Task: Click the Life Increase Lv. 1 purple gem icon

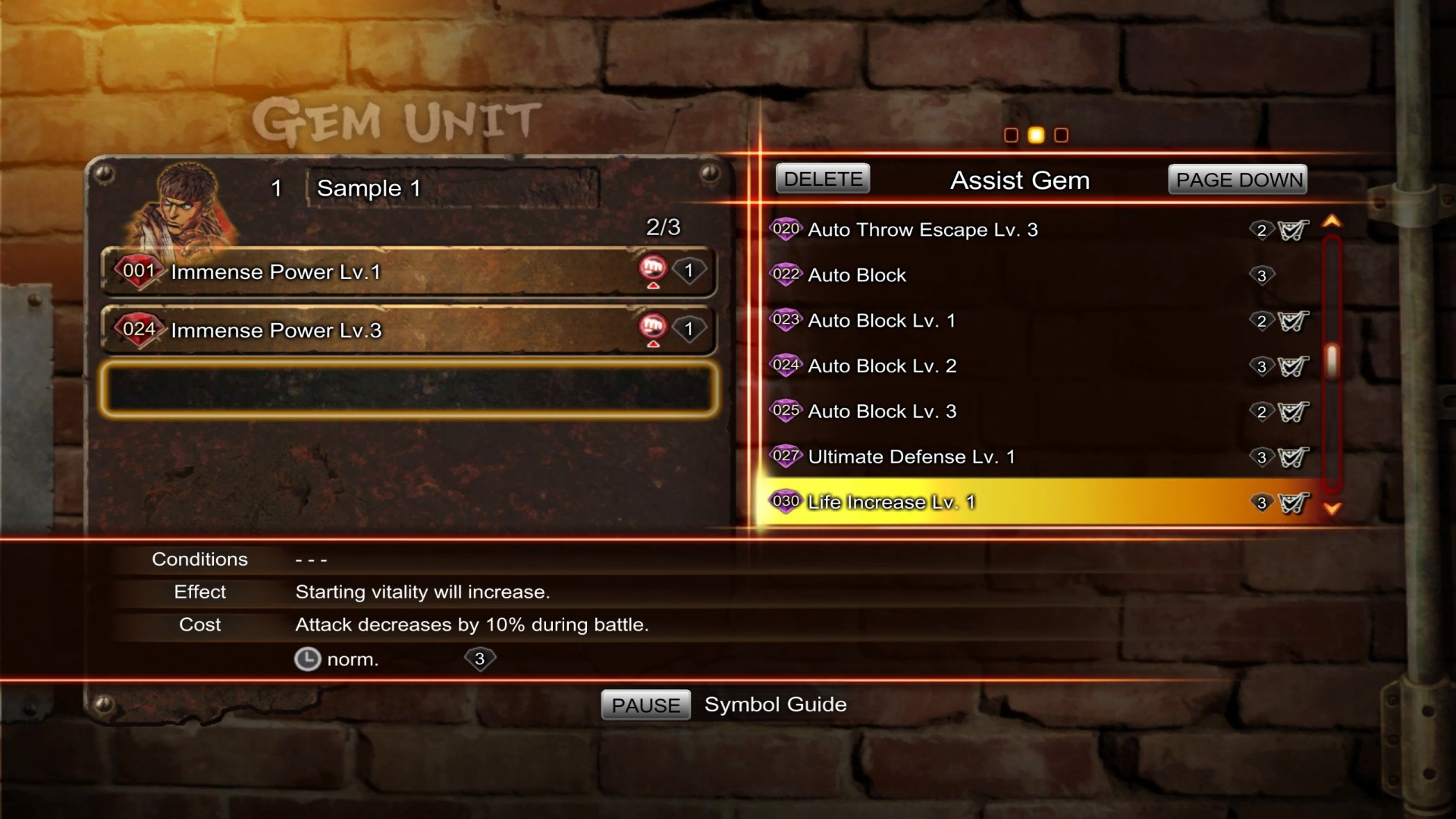Action: click(x=786, y=501)
